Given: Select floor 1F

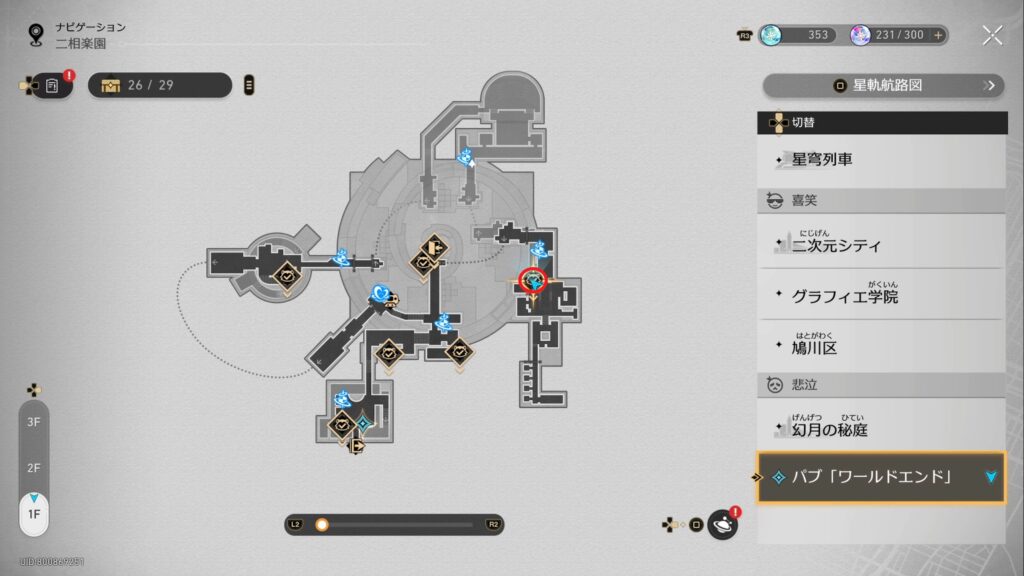Looking at the screenshot, I should [33, 514].
